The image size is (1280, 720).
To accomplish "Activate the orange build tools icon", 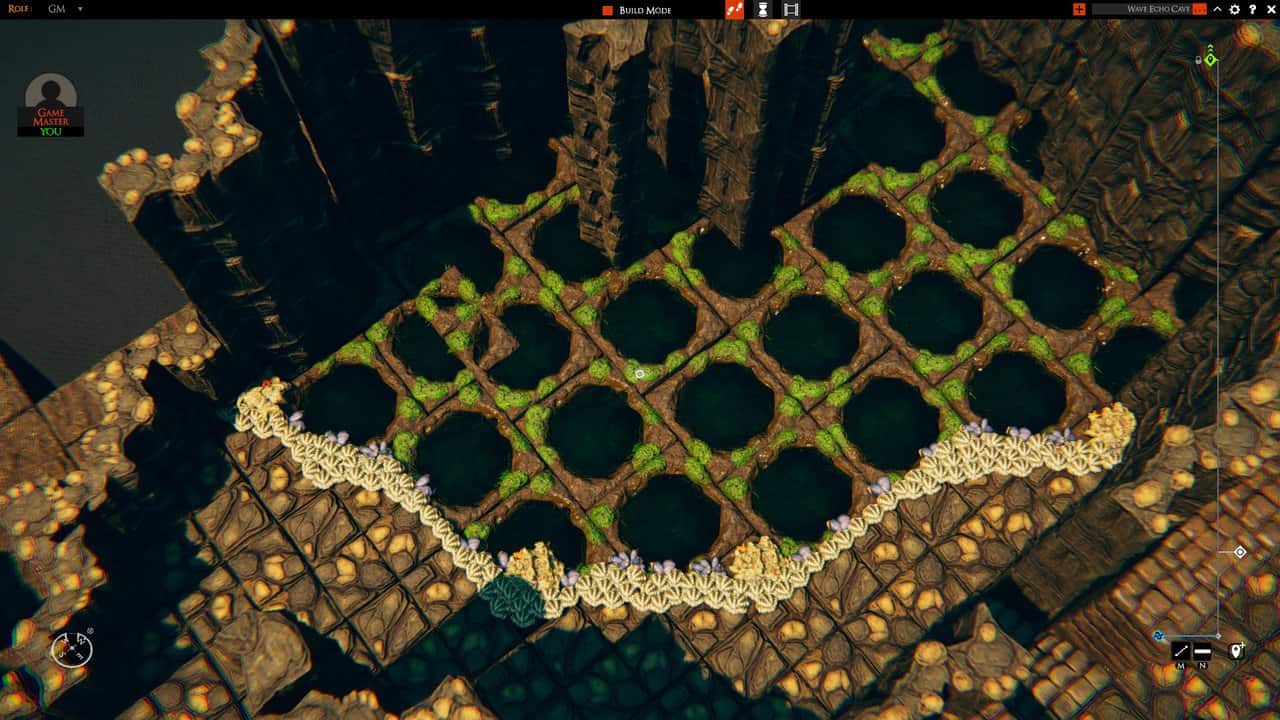I will pos(734,10).
